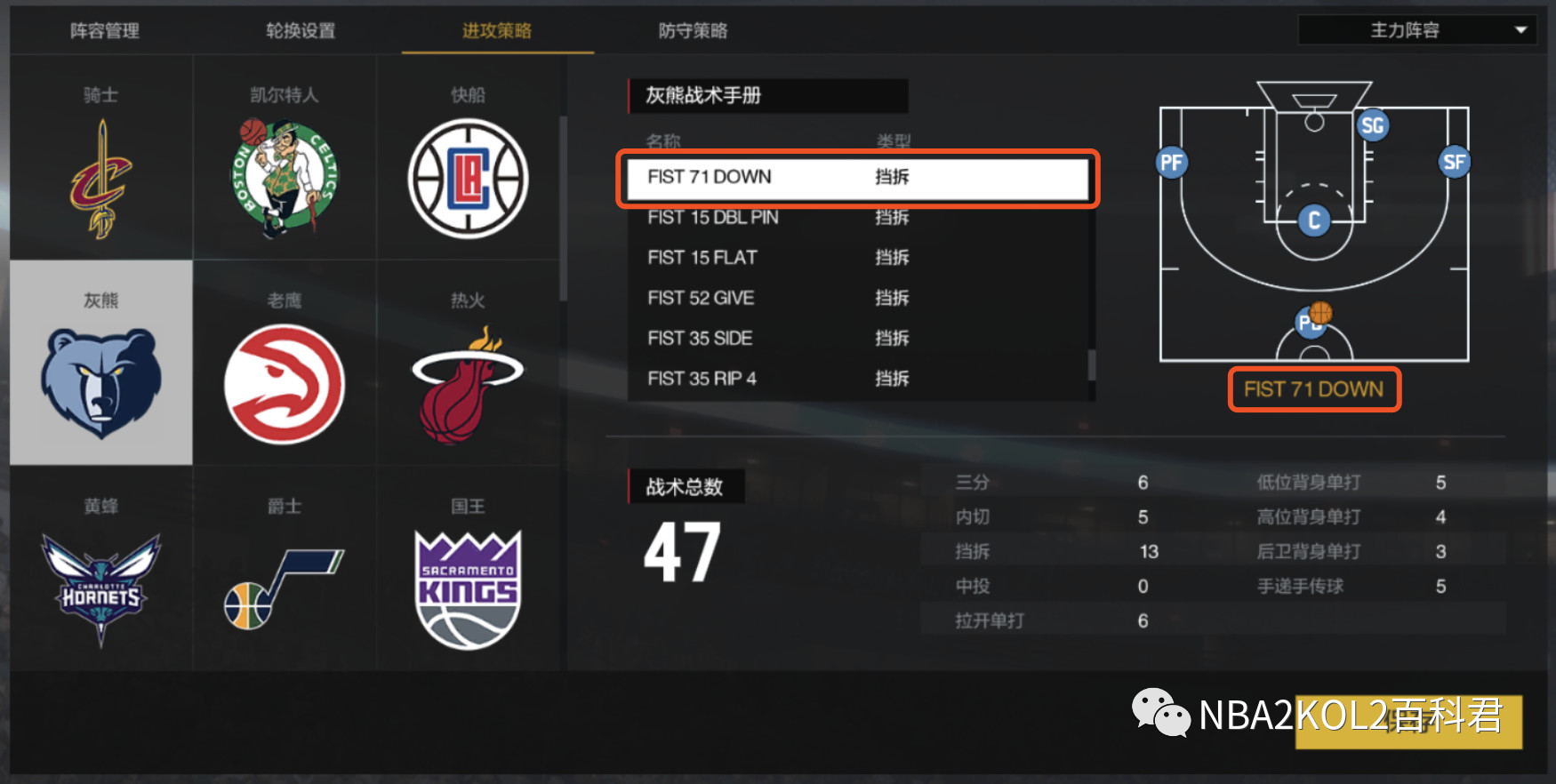Screen dimensions: 1556x784
Task: Select the FIST 35 RIP 4 tactic
Action: tap(702, 378)
